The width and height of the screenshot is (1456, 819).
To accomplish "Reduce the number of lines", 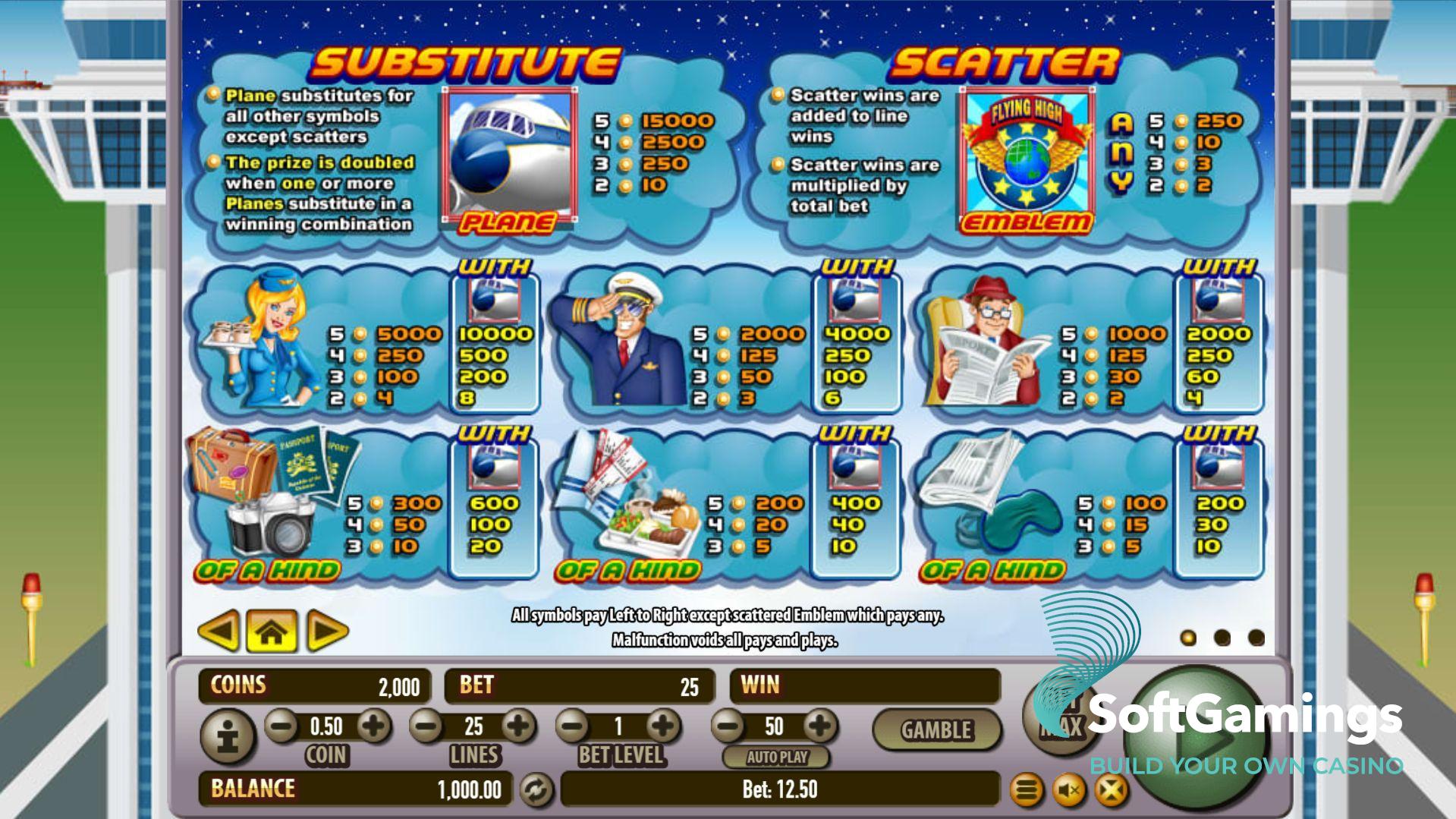I will pyautogui.click(x=427, y=726).
